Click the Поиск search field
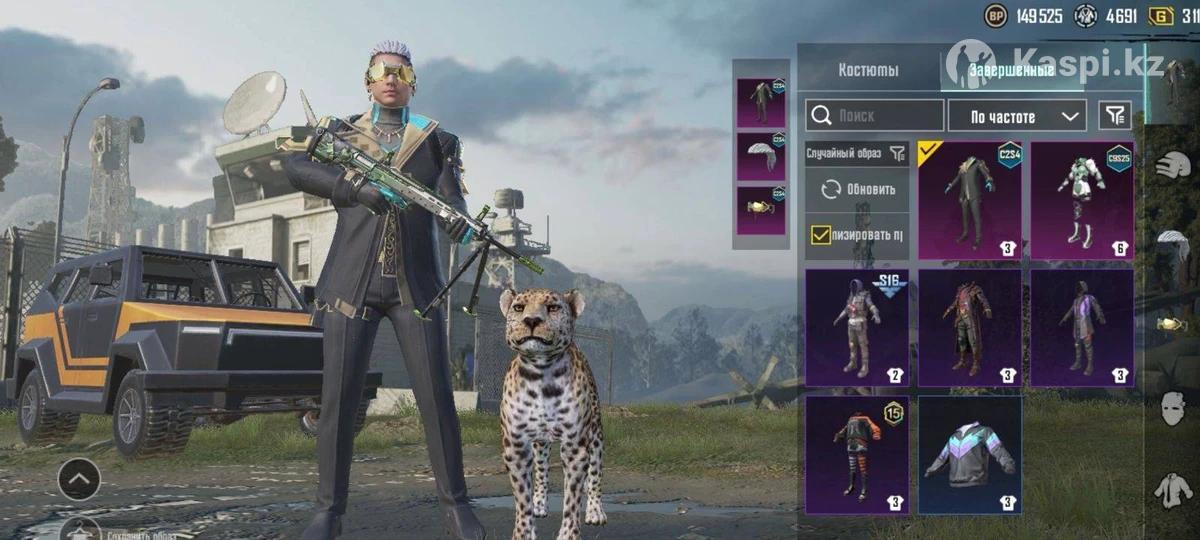The image size is (1200, 540). [875, 116]
